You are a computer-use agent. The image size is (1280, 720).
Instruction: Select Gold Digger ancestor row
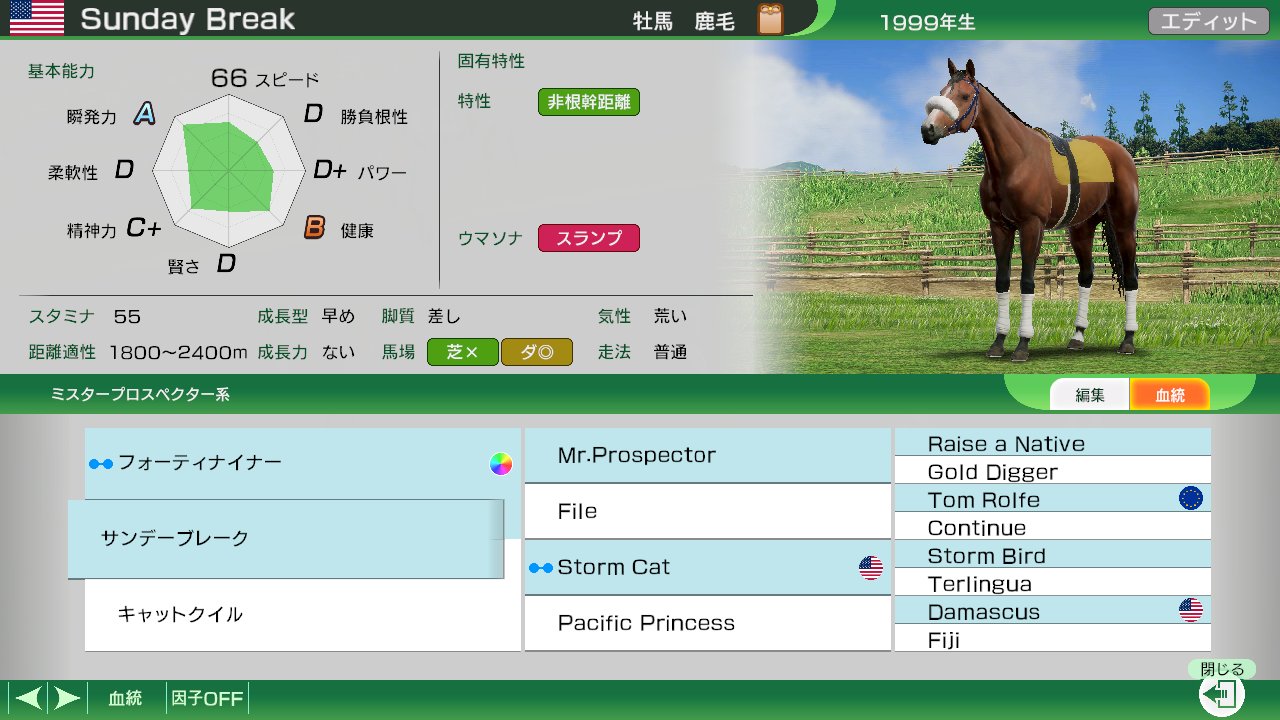[x=1052, y=472]
